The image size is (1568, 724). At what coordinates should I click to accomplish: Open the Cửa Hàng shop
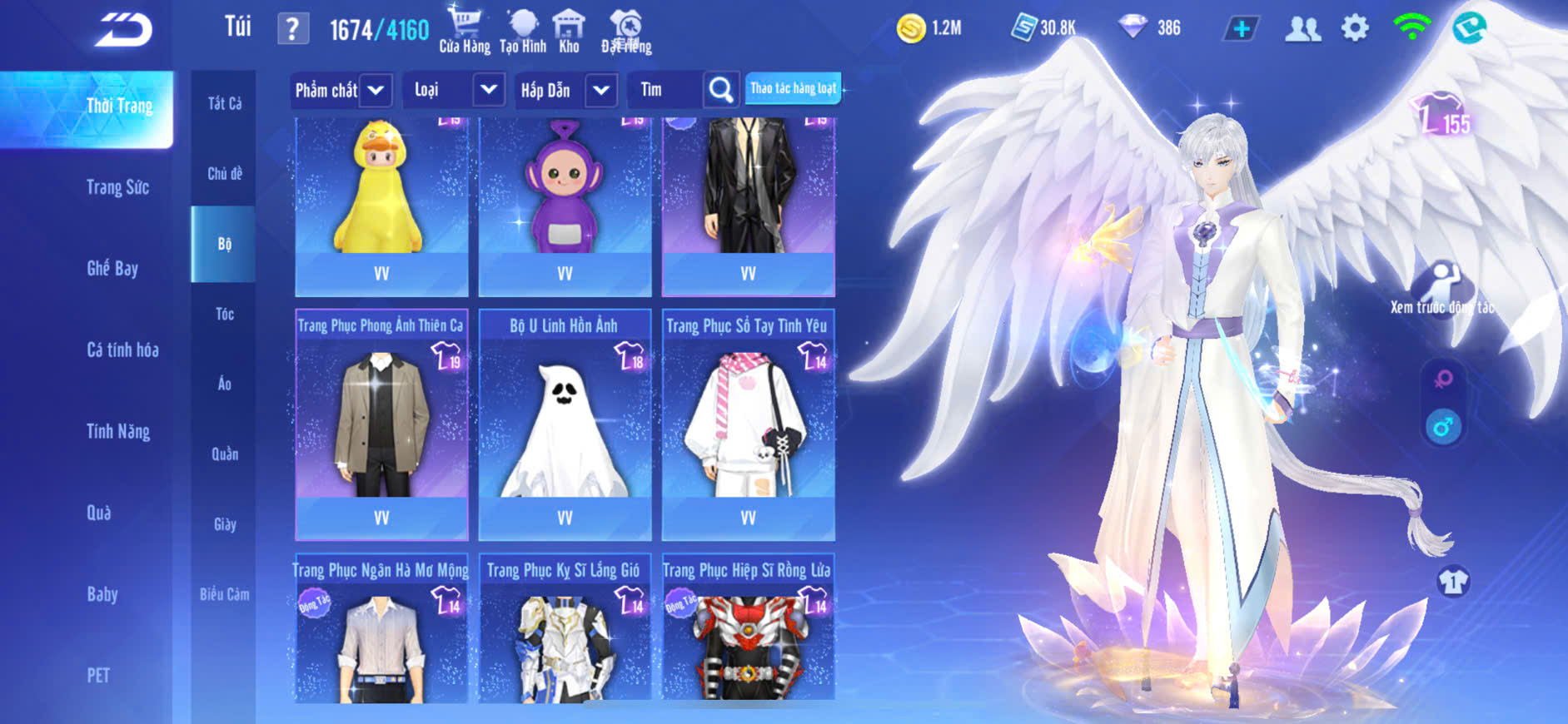(464, 32)
